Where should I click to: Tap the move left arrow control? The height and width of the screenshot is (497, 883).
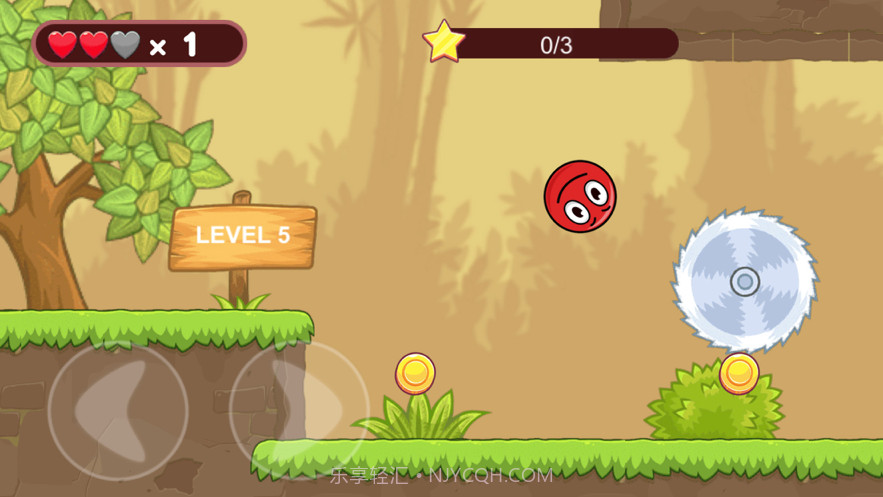click(117, 408)
